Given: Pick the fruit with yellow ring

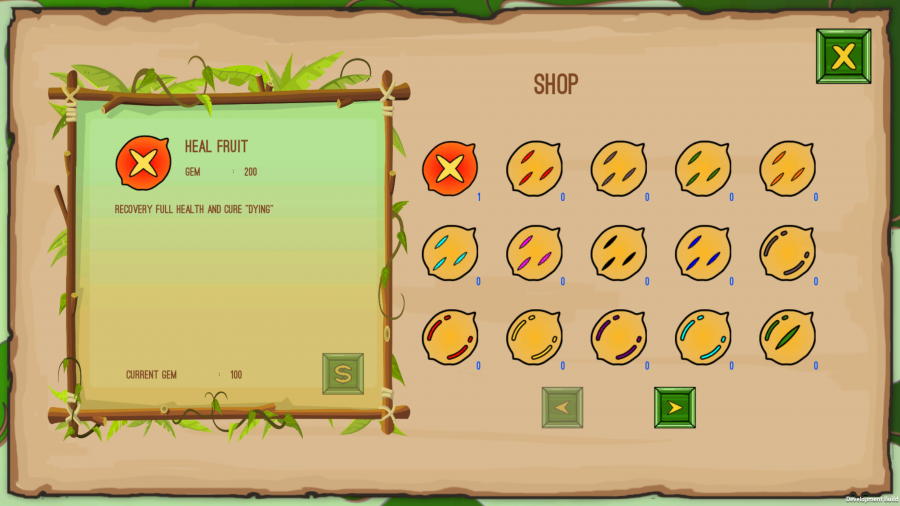Looking at the screenshot, I should click(534, 337).
